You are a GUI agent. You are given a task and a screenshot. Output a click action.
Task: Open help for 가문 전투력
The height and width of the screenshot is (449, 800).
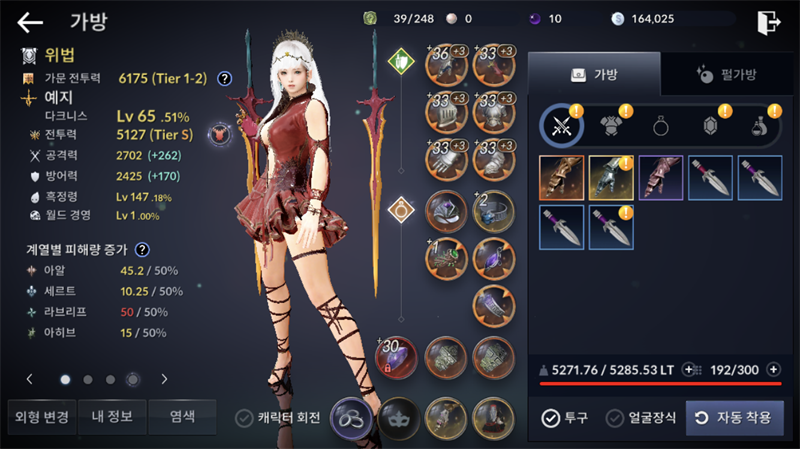pyautogui.click(x=225, y=77)
